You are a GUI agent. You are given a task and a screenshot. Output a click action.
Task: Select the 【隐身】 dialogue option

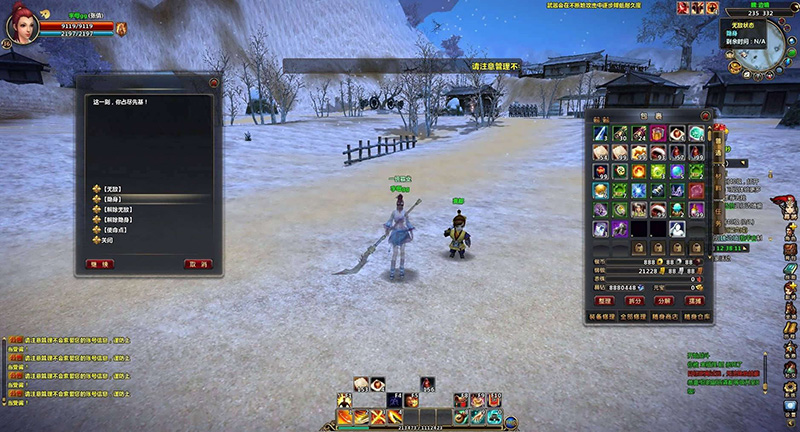click(x=112, y=198)
